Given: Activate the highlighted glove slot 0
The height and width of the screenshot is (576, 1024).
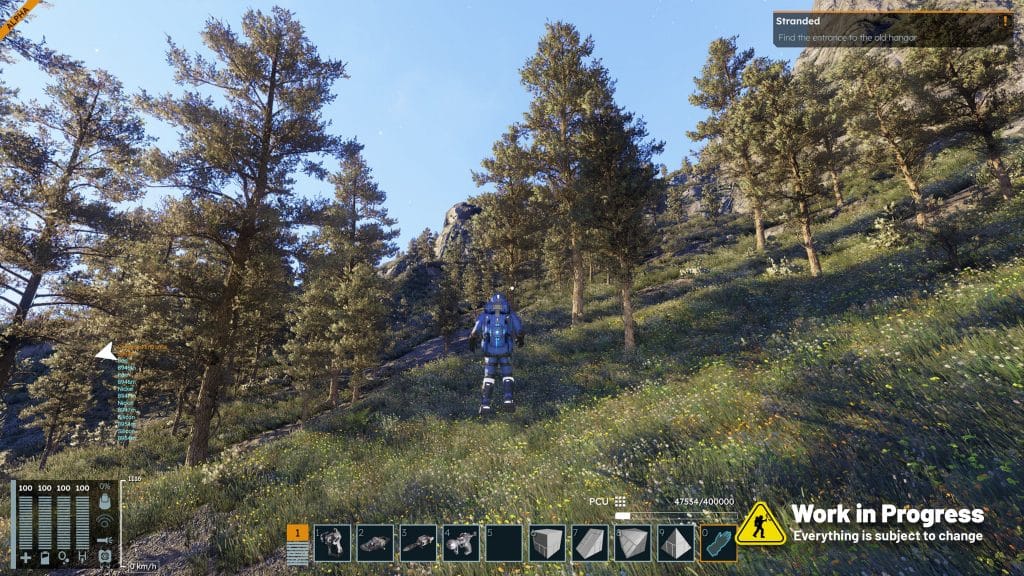Looking at the screenshot, I should point(717,543).
